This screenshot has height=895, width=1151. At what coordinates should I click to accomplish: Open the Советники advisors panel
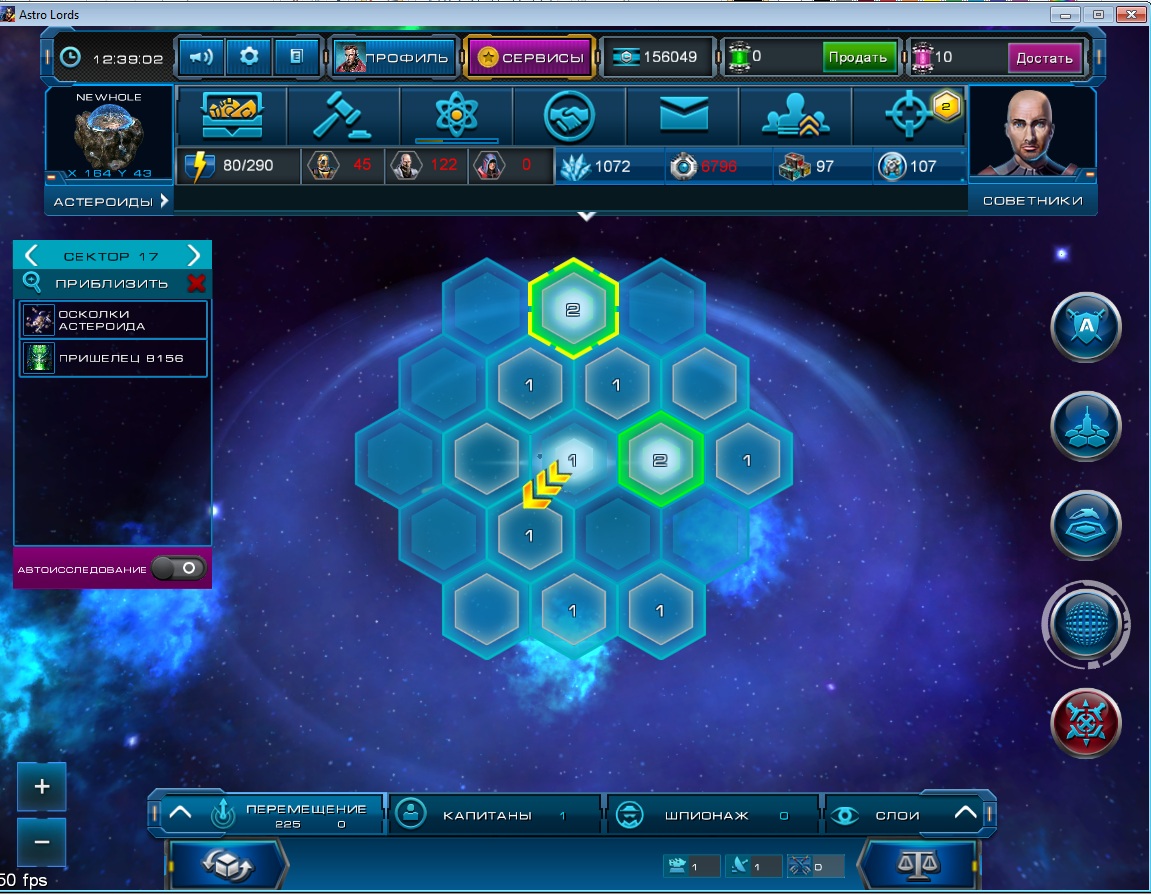coord(1032,201)
